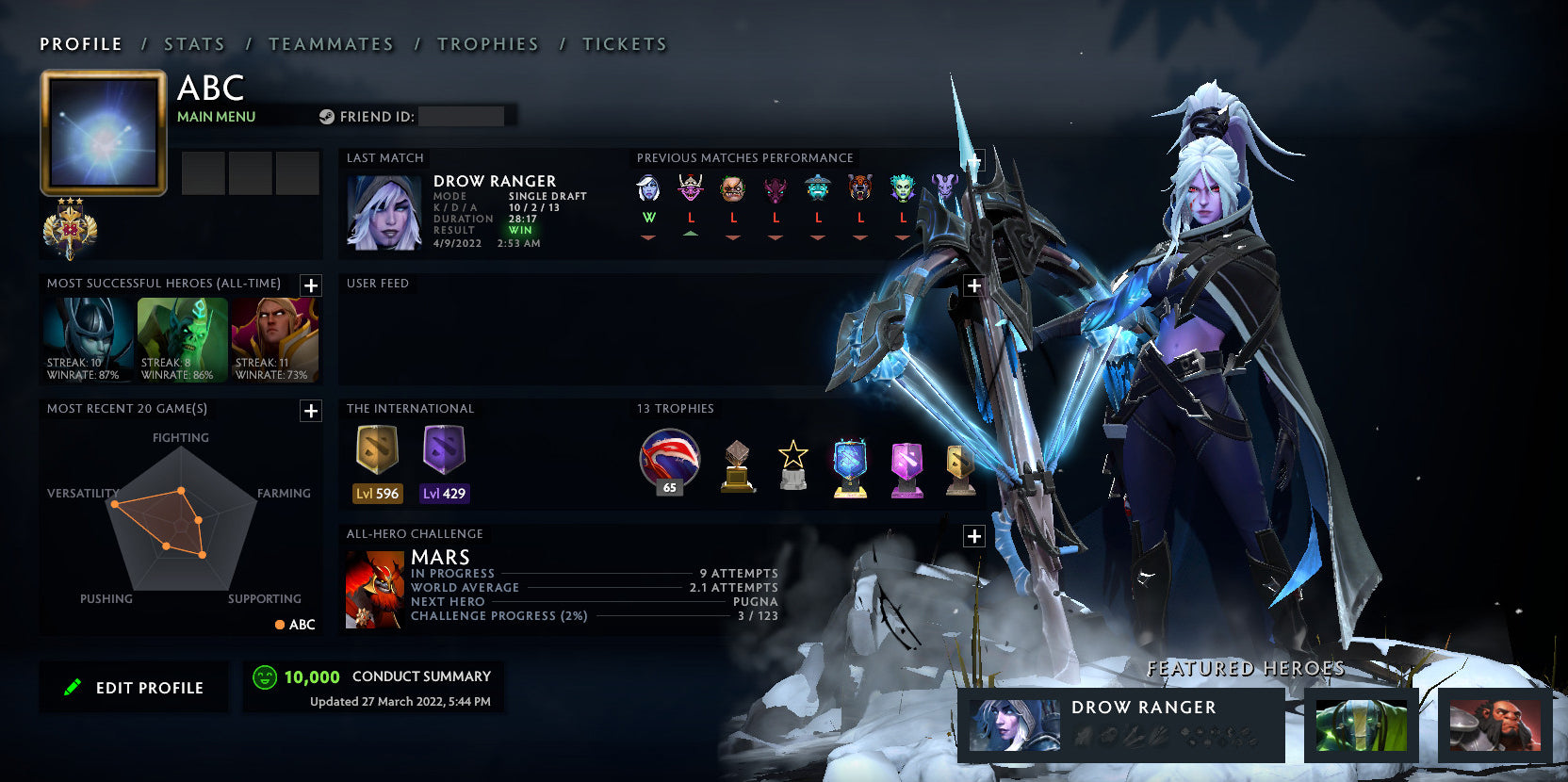Open the TROPHIES tab

pyautogui.click(x=487, y=43)
